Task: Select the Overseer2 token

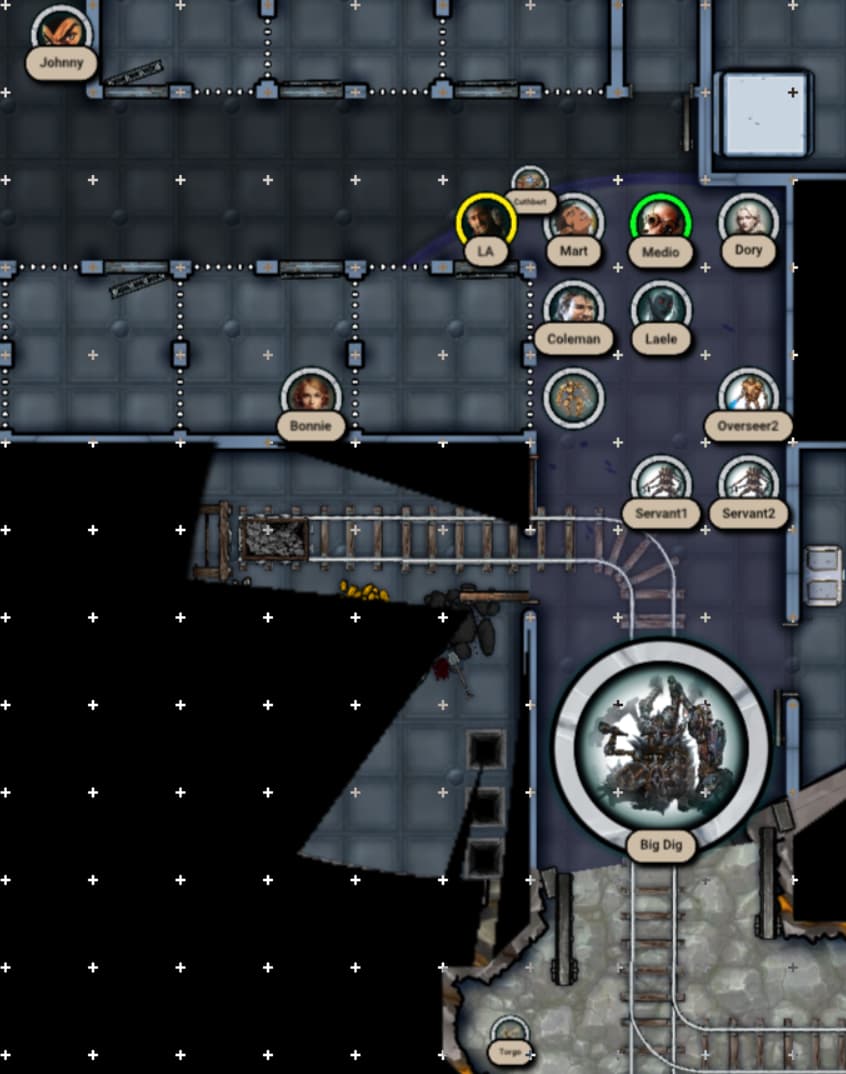Action: pos(748,396)
